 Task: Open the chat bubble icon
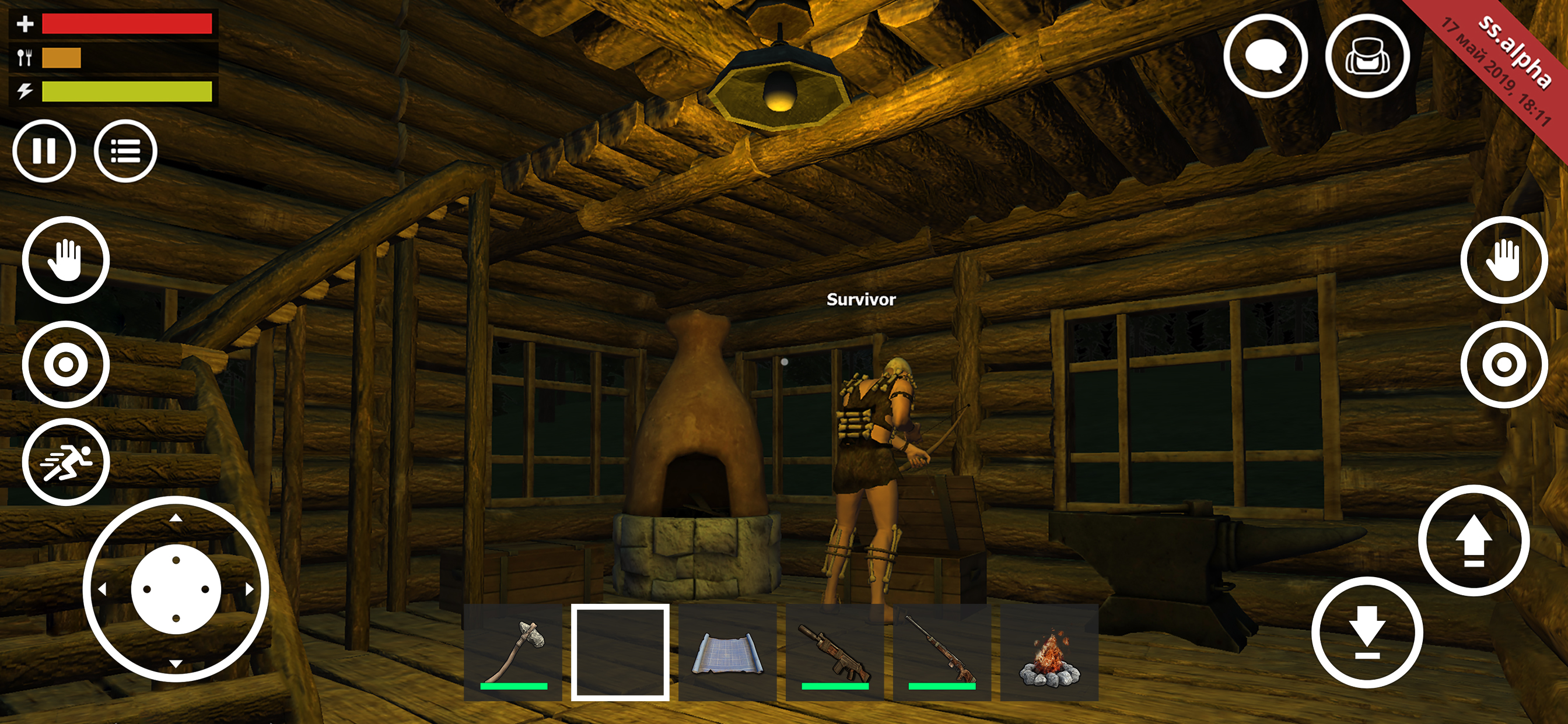pos(1266,56)
